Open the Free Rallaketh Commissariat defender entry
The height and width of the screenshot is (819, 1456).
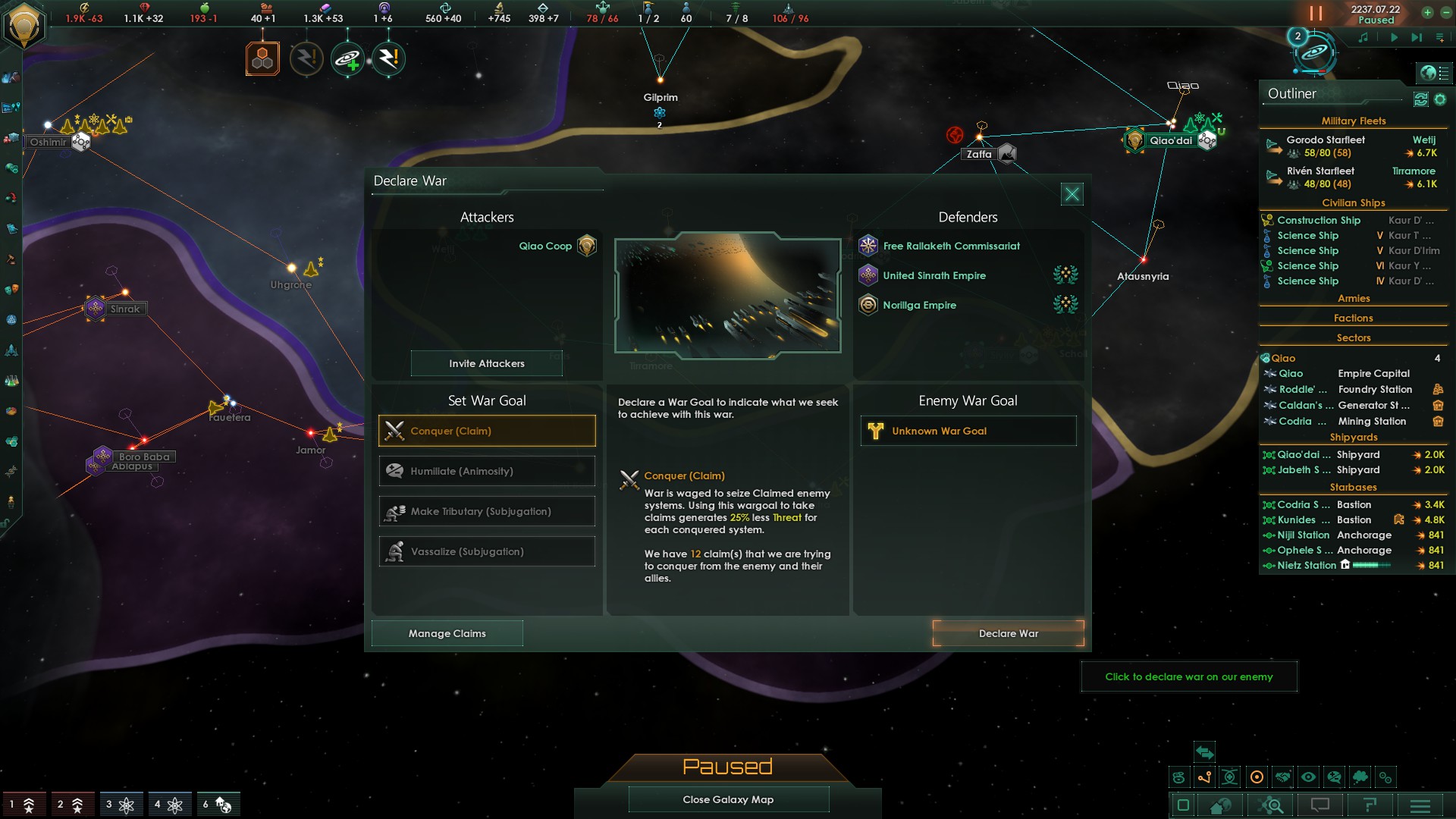[951, 246]
